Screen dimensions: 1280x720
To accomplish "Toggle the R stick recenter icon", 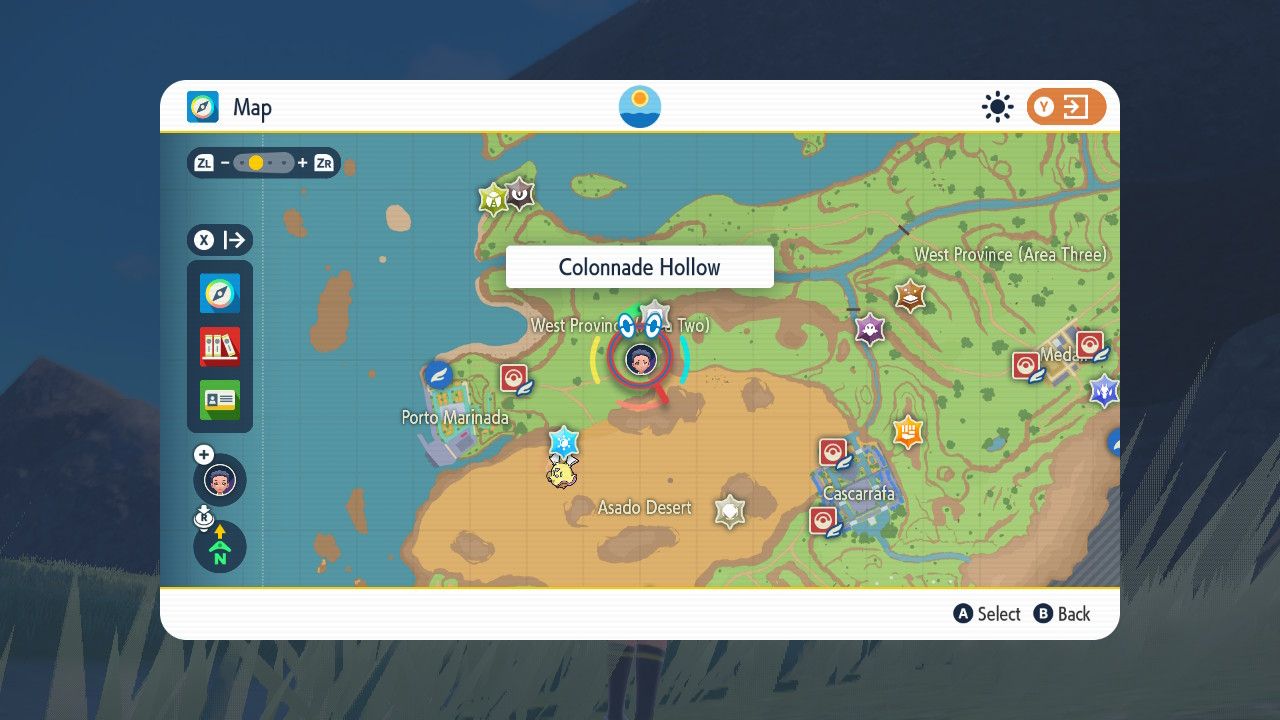I will point(203,517).
